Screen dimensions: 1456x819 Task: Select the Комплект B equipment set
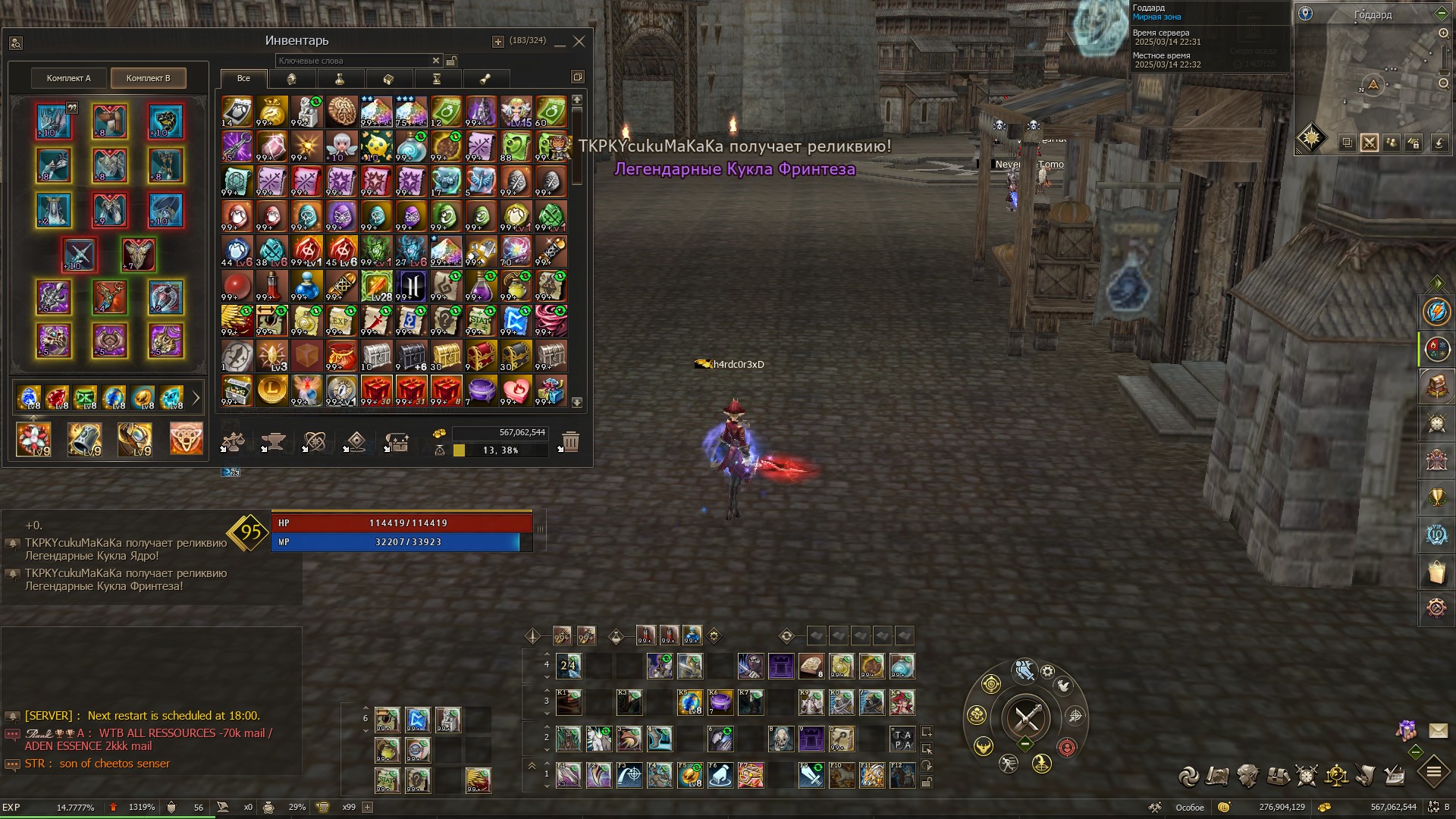click(148, 78)
